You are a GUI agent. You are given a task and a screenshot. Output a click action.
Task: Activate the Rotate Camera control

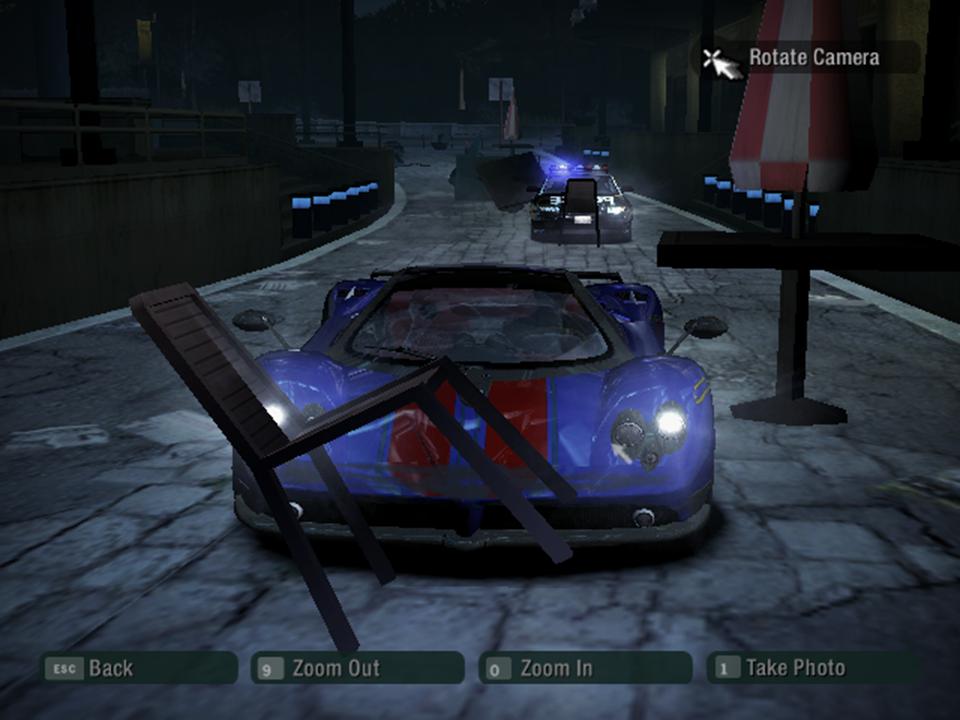click(x=807, y=58)
